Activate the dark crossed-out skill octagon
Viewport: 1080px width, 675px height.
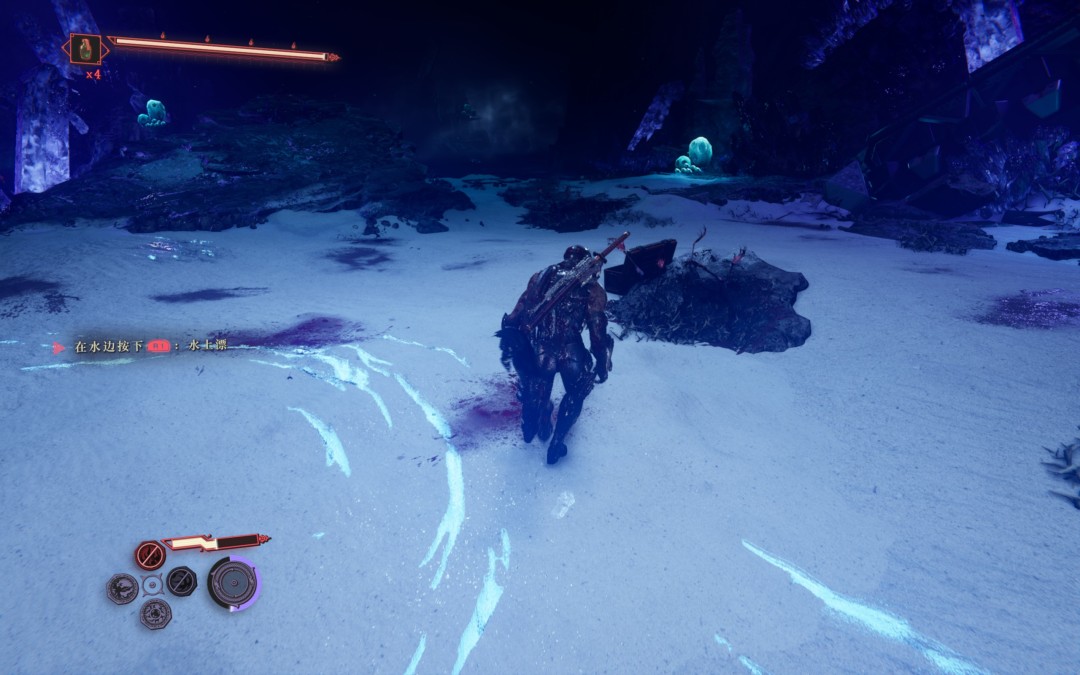181,581
